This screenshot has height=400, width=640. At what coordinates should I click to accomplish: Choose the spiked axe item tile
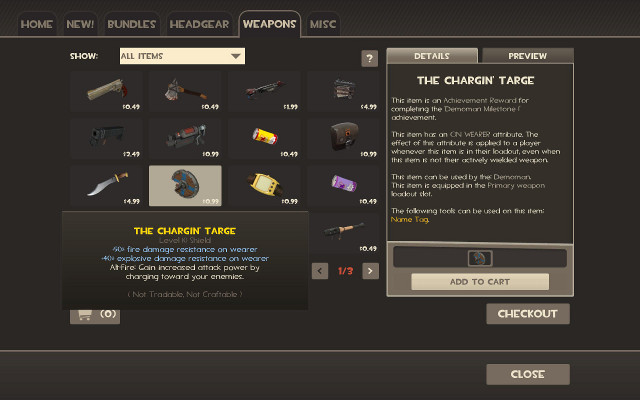(x=185, y=90)
